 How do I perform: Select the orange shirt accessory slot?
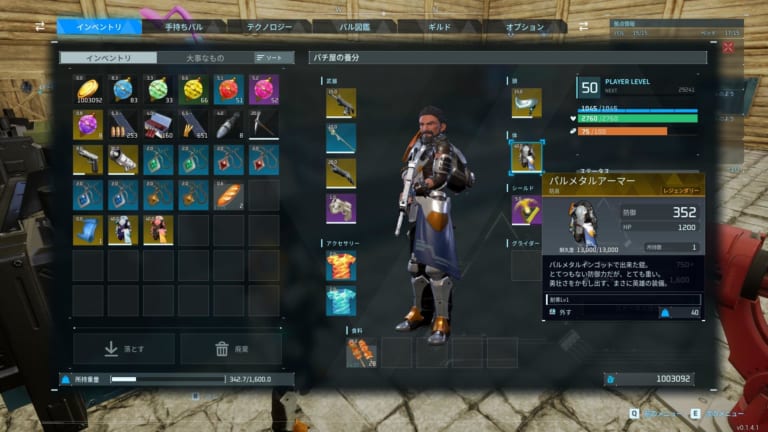(x=341, y=265)
